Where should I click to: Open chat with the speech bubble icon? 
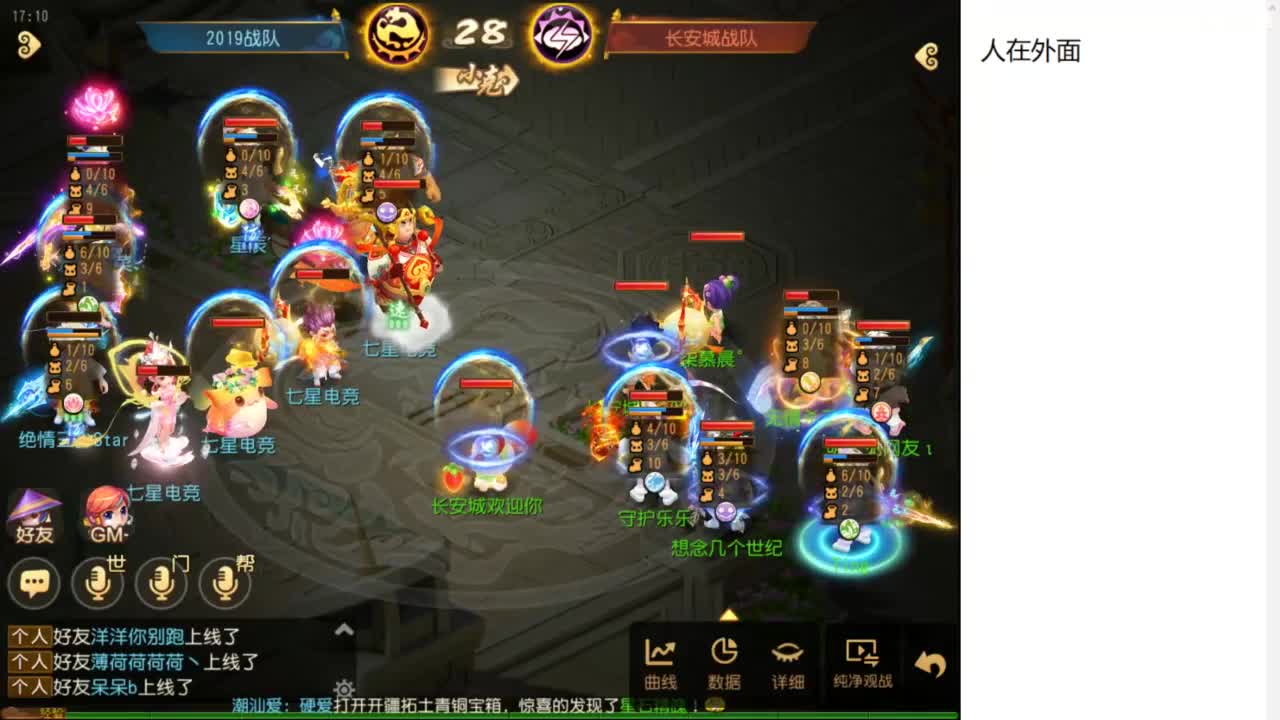(35, 583)
